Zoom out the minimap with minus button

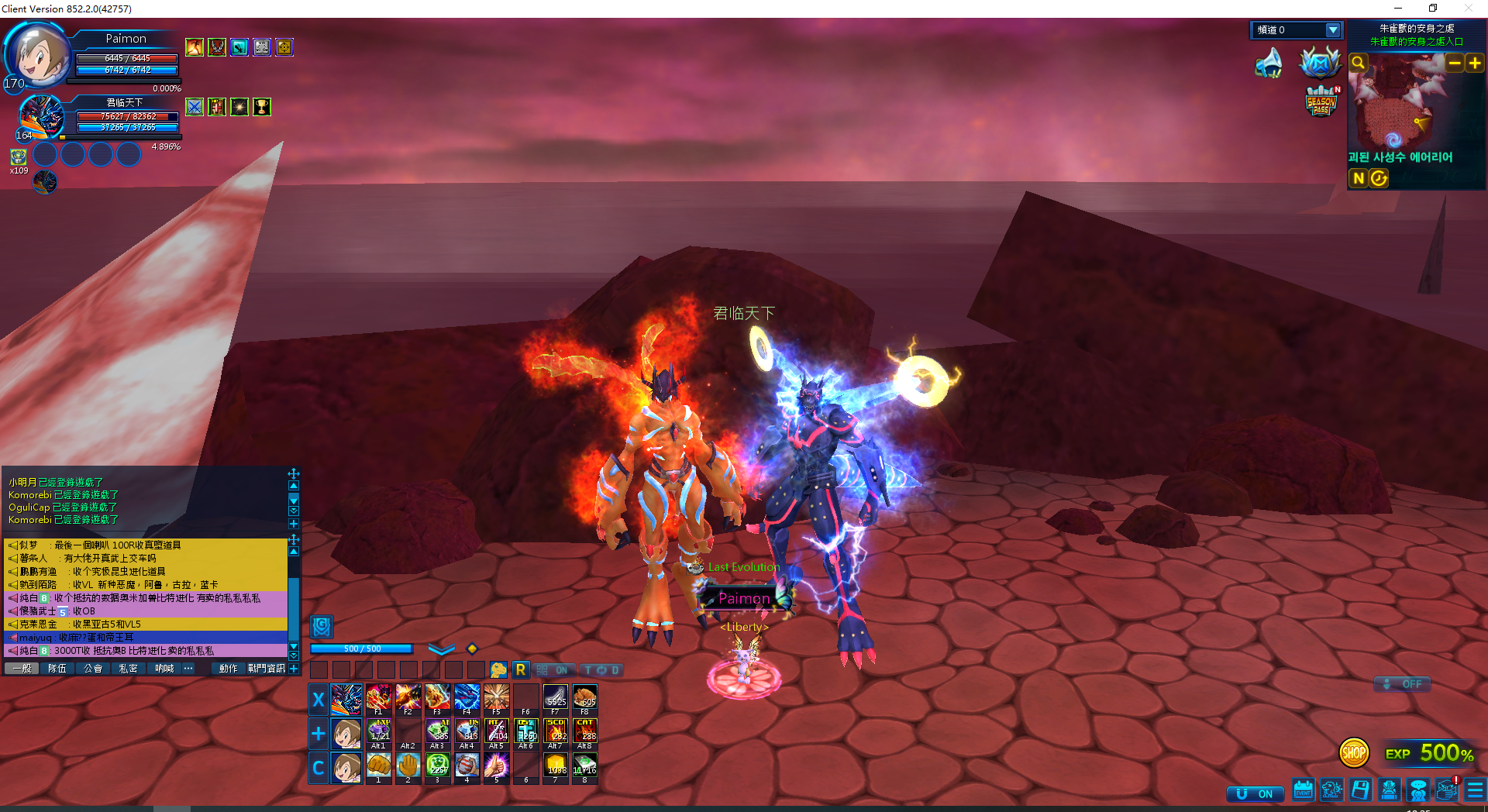tap(1455, 63)
